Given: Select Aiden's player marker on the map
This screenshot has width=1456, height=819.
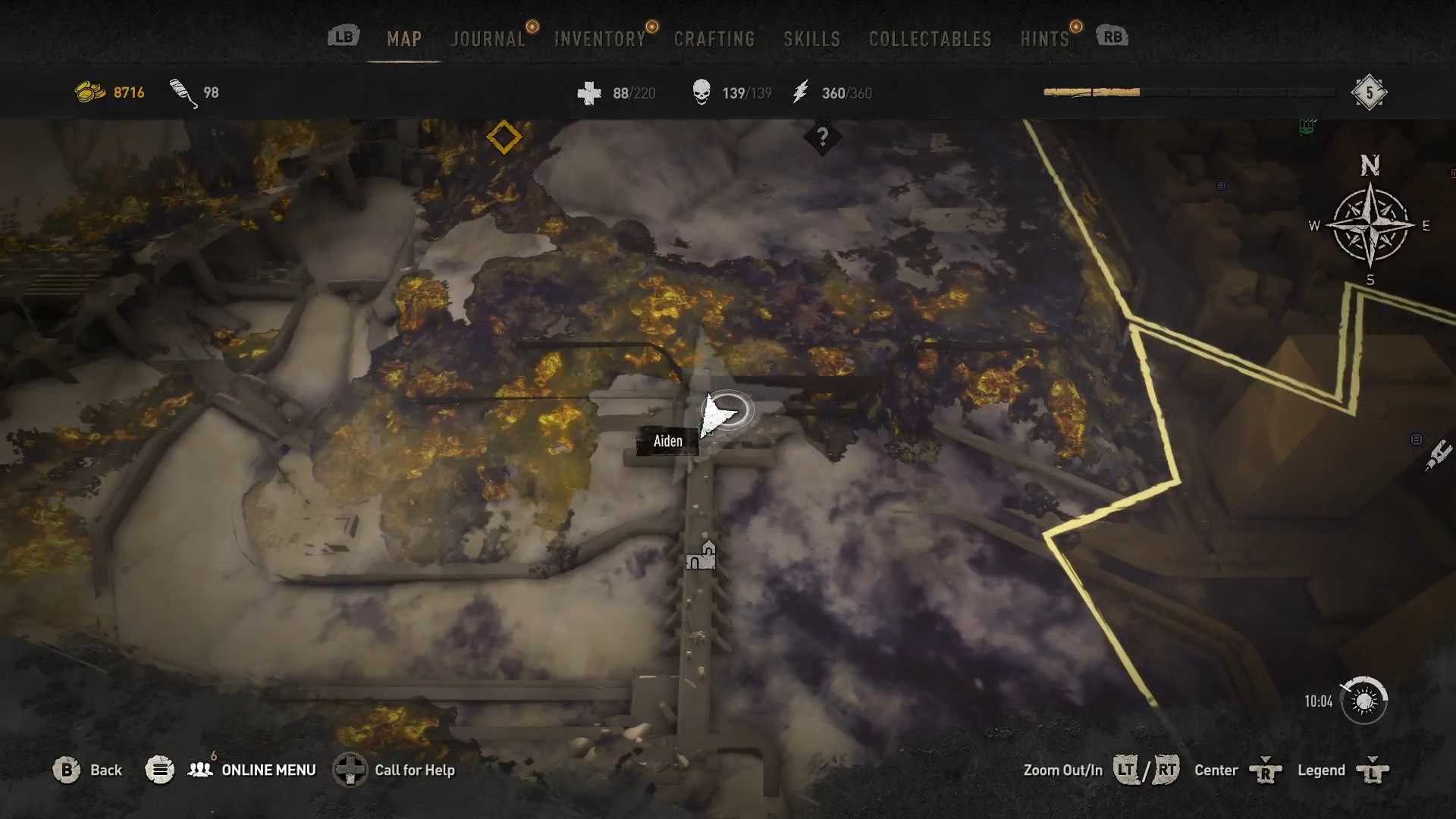Looking at the screenshot, I should [717, 413].
